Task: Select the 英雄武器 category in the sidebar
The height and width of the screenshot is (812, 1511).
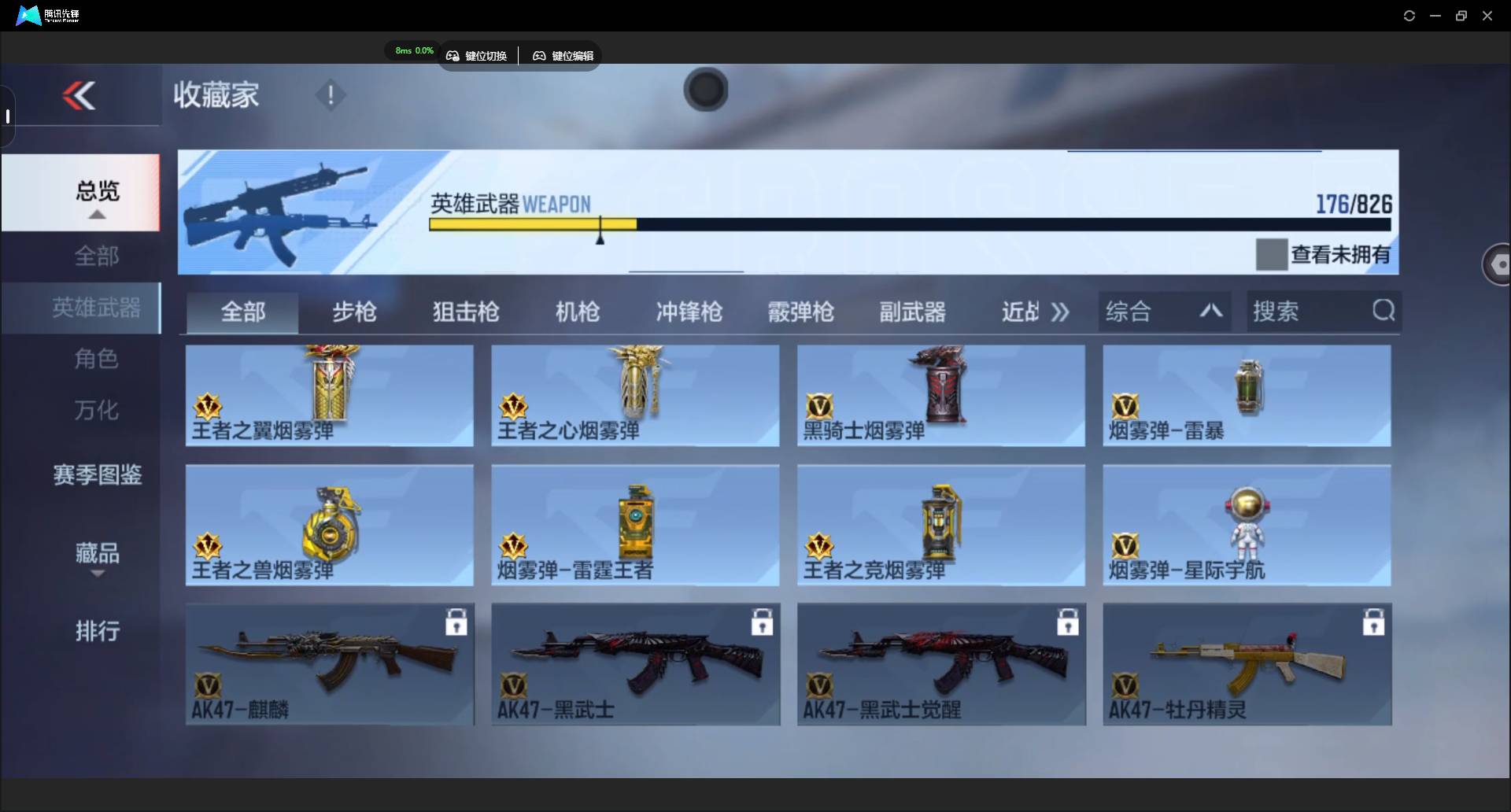Action: point(96,308)
